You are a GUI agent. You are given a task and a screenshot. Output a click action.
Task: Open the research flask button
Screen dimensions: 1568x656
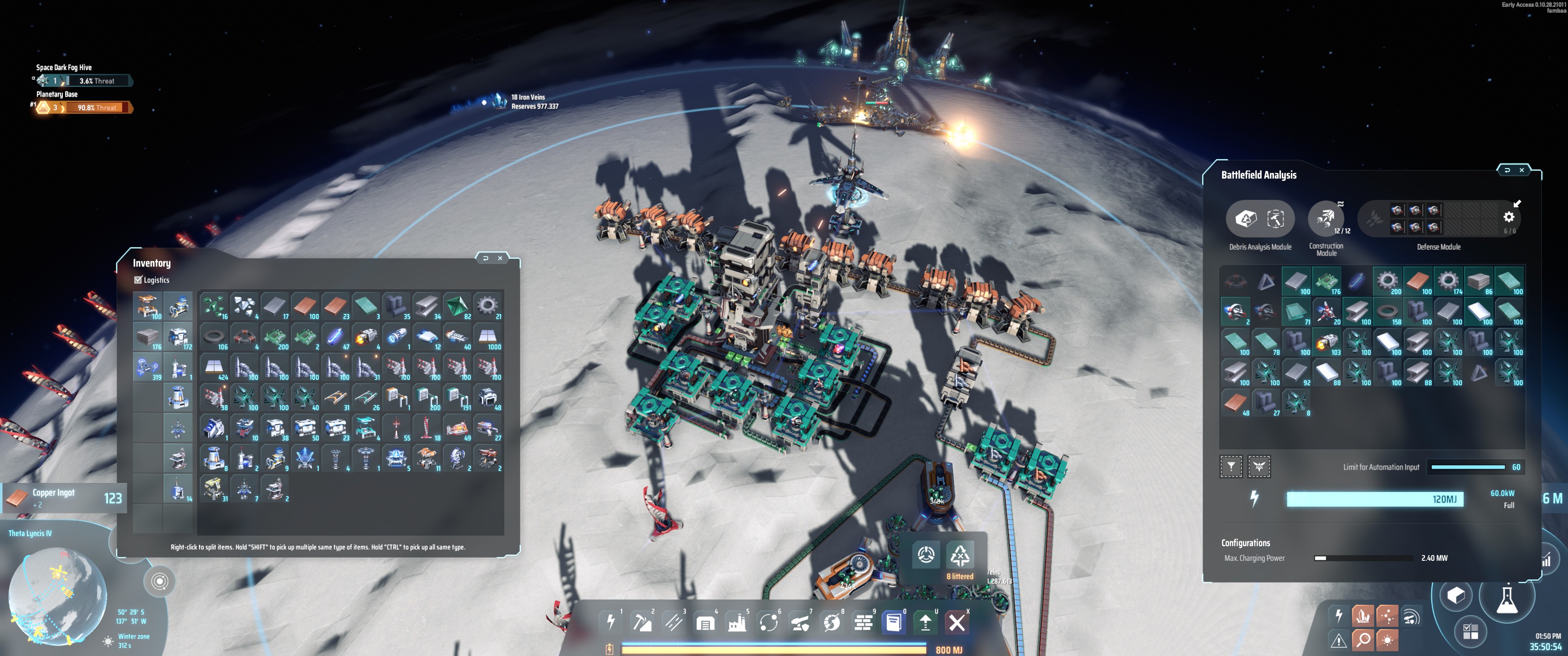tap(1506, 600)
